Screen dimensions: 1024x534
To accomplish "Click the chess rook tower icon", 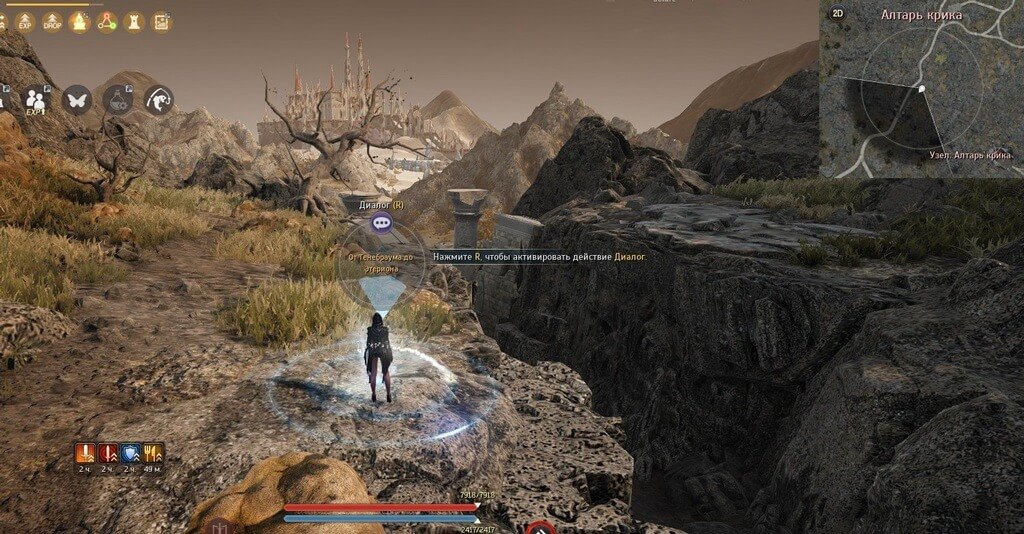I will point(133,22).
